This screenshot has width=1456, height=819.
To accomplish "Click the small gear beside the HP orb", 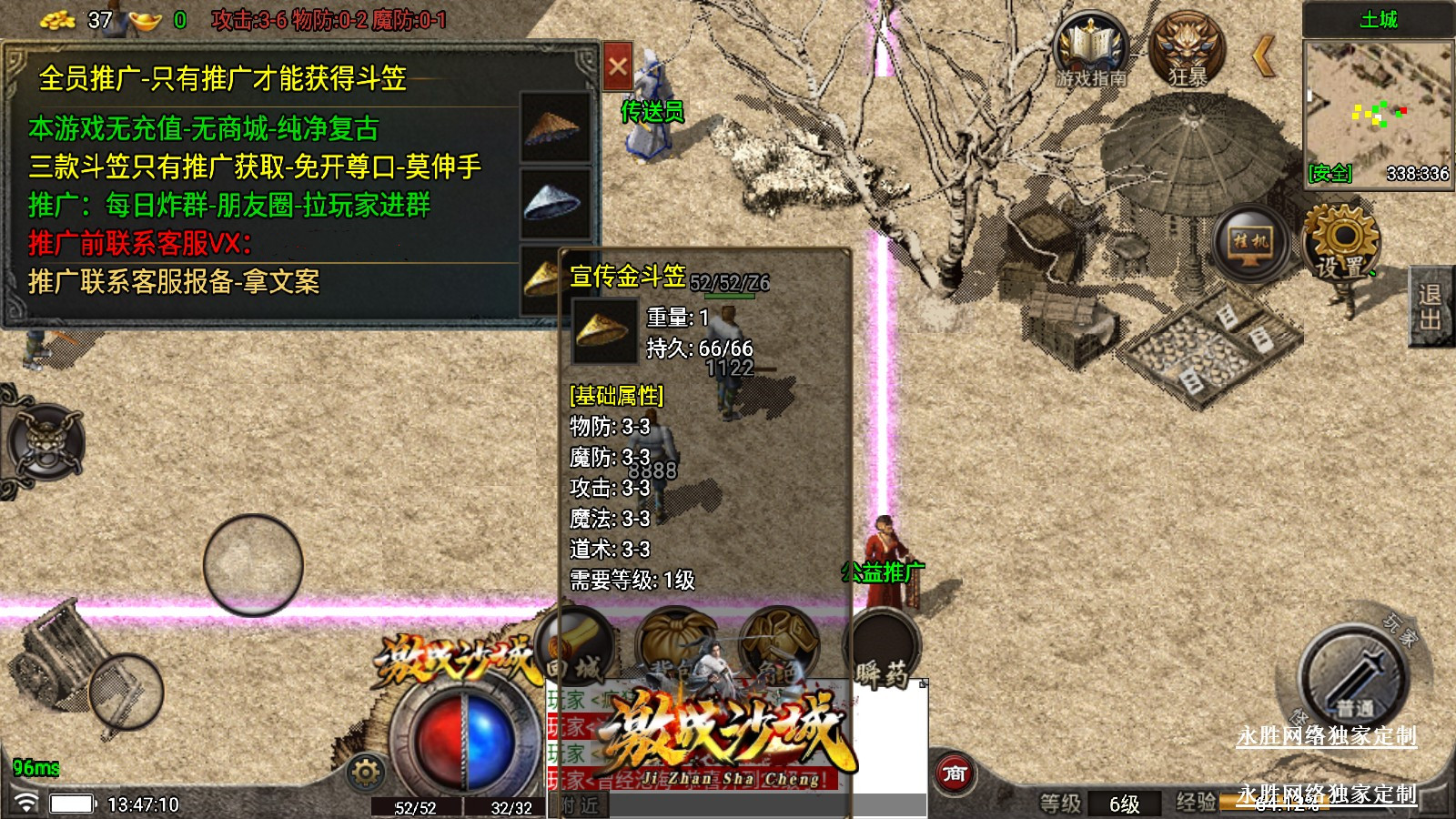I will (366, 773).
